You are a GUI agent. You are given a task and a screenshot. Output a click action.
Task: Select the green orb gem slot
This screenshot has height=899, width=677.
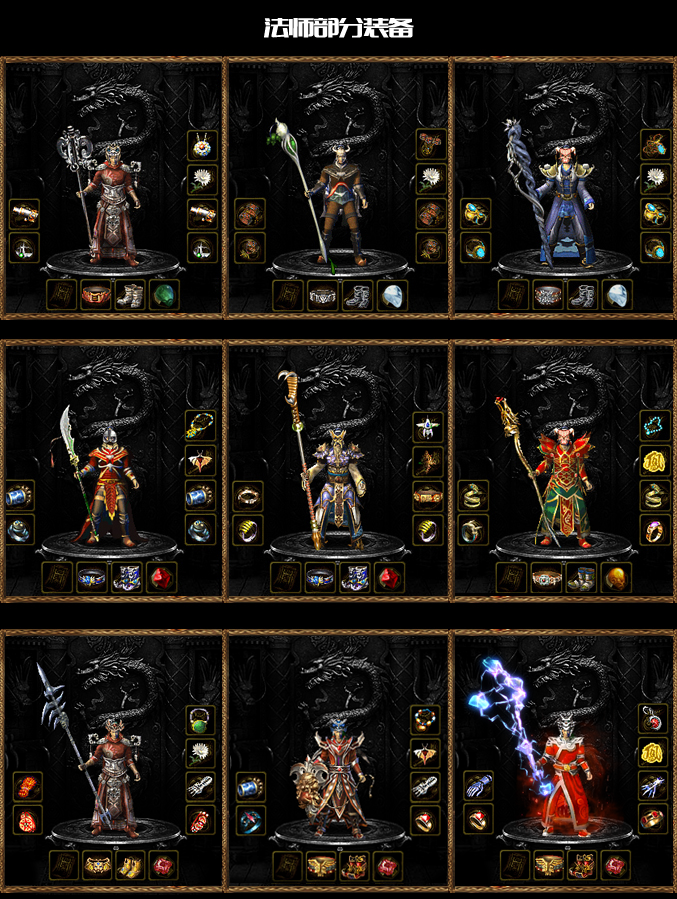pos(162,295)
